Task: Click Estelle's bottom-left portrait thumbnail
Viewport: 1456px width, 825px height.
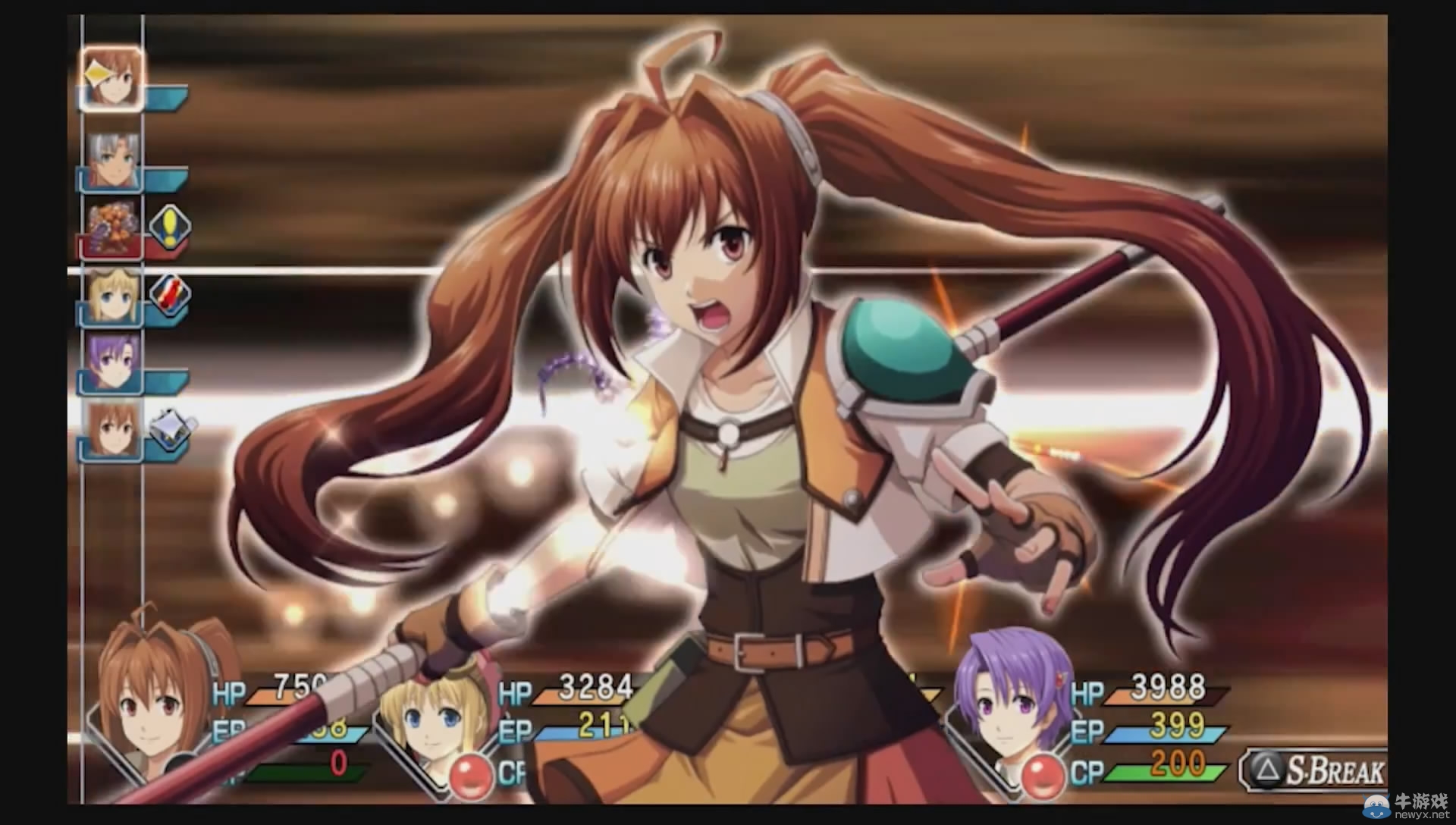Action: pos(152,705)
